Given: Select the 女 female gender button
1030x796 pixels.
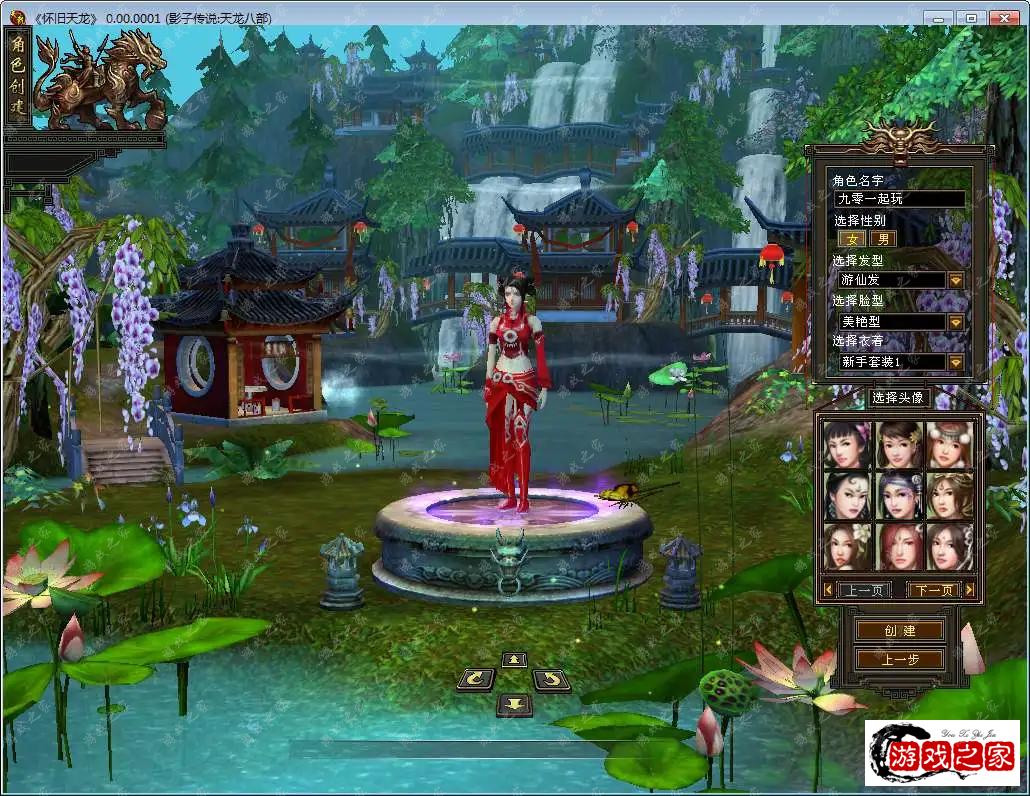Looking at the screenshot, I should [x=852, y=239].
